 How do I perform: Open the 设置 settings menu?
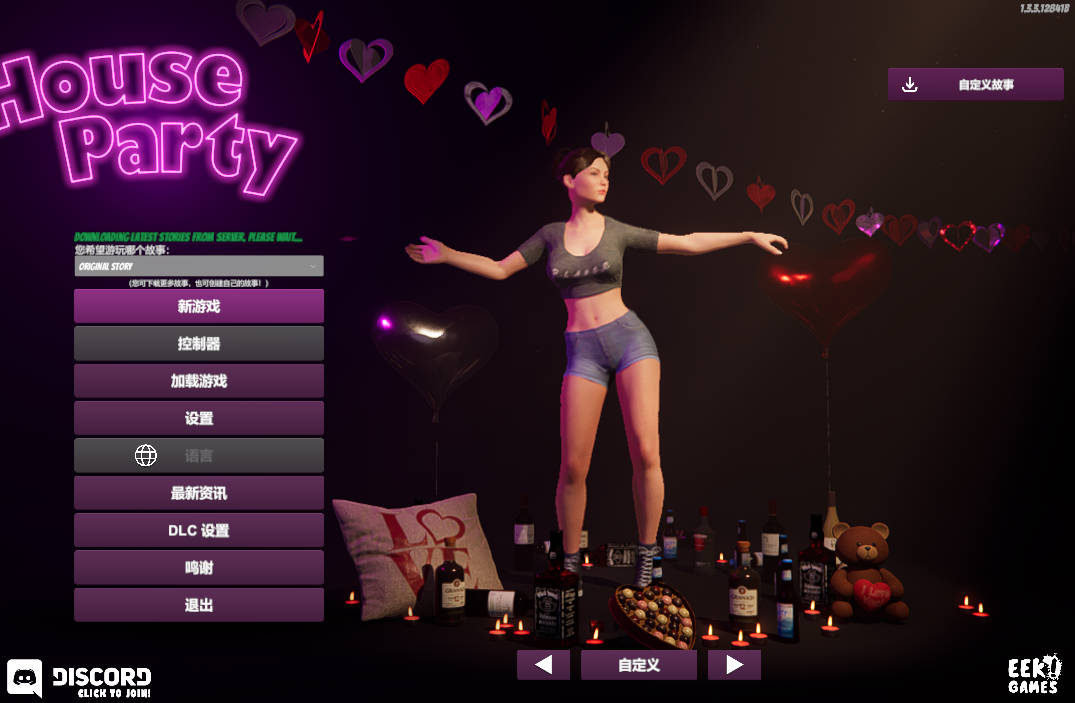198,418
